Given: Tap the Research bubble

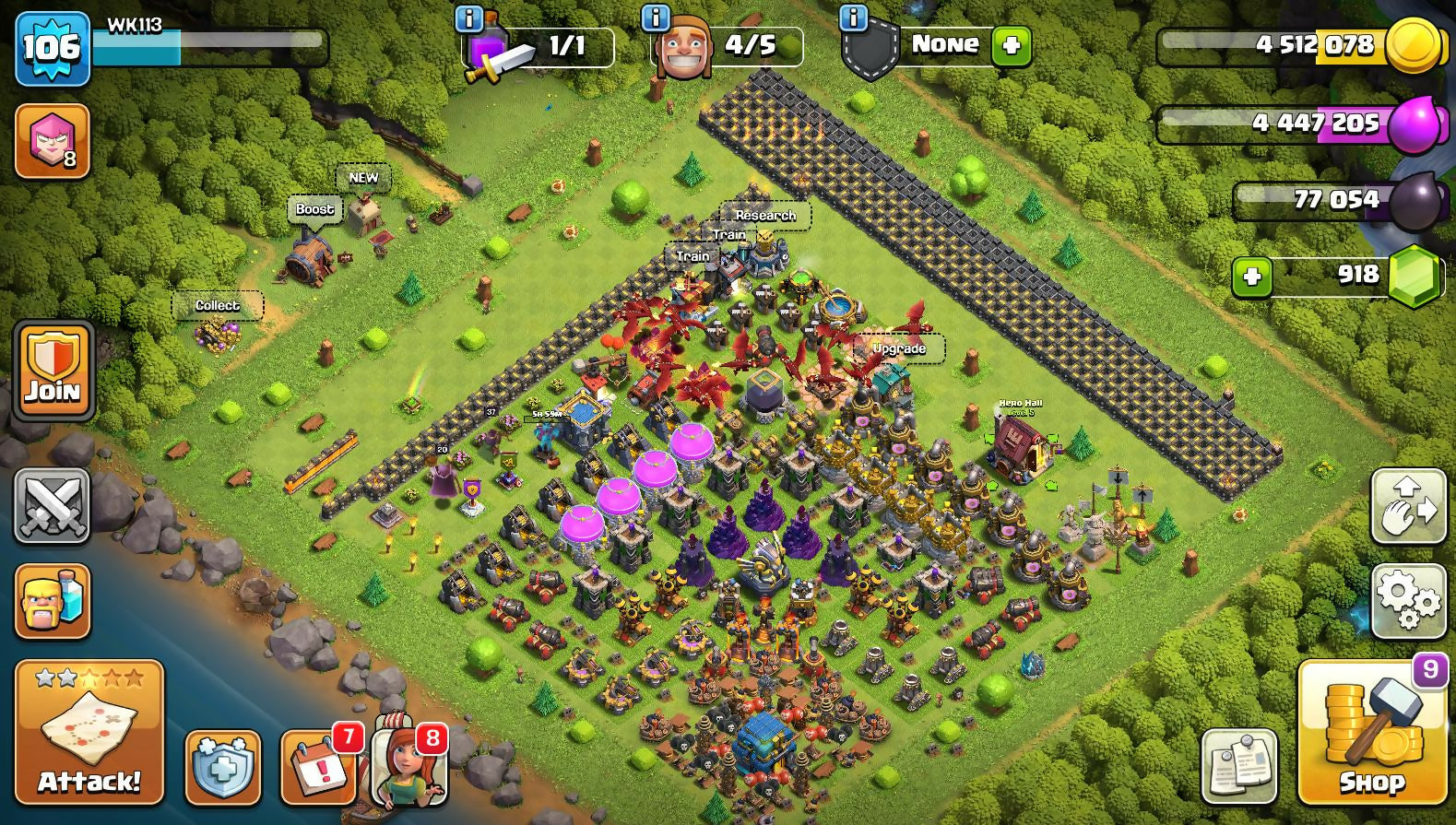Looking at the screenshot, I should tap(765, 215).
